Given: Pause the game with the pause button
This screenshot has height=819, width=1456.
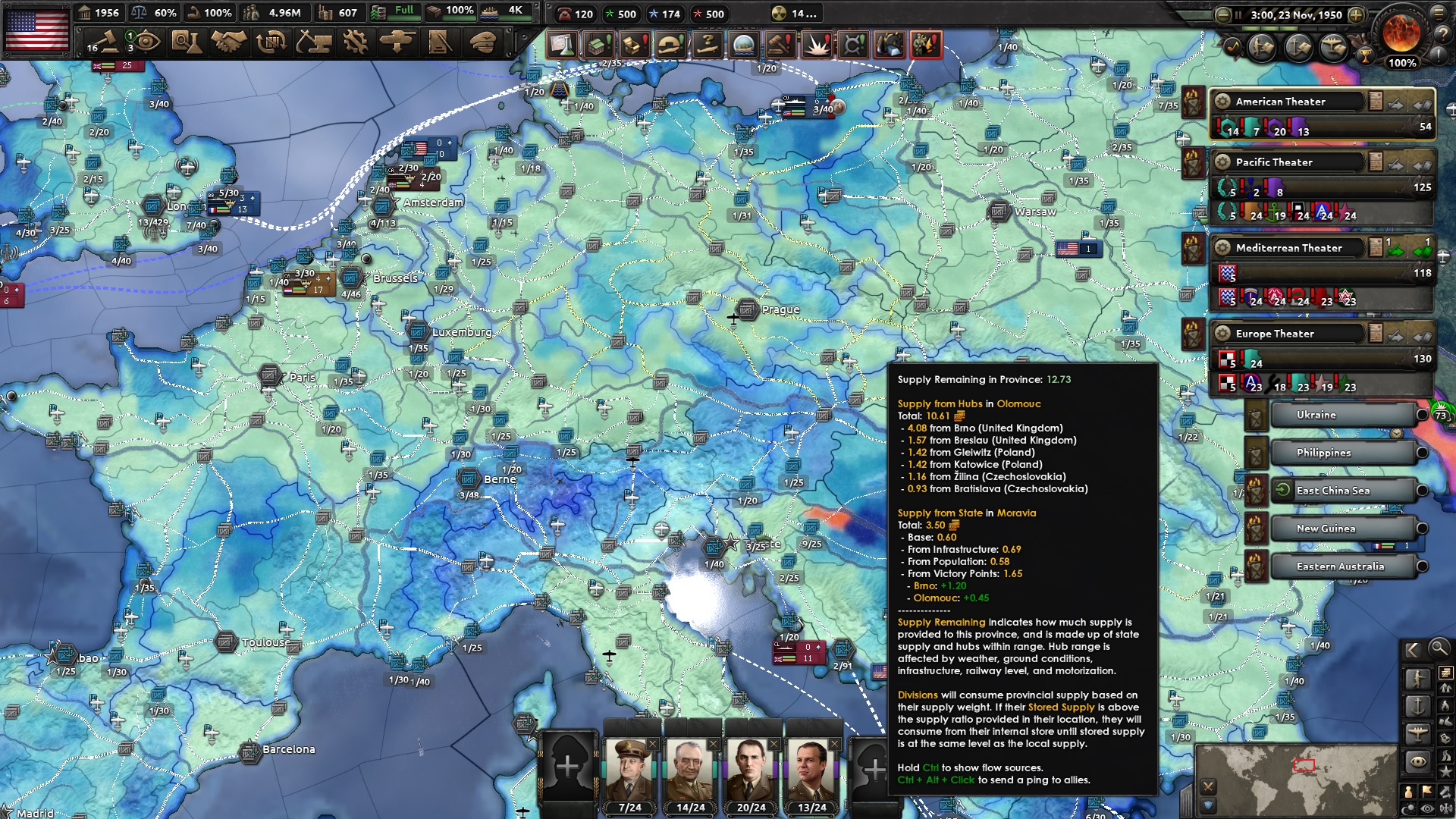Looking at the screenshot, I should point(1238,14).
